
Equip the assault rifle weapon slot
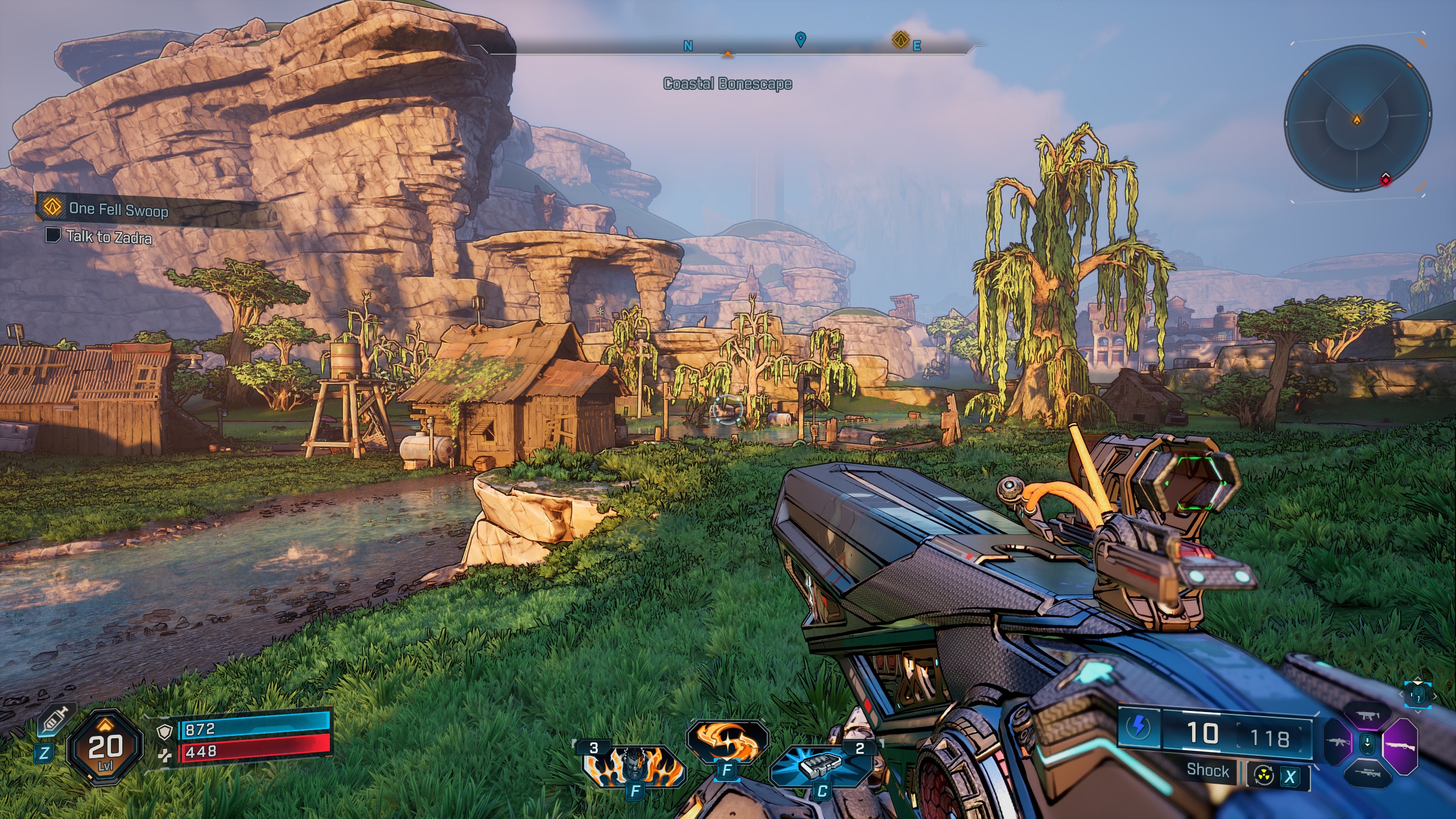(1339, 742)
